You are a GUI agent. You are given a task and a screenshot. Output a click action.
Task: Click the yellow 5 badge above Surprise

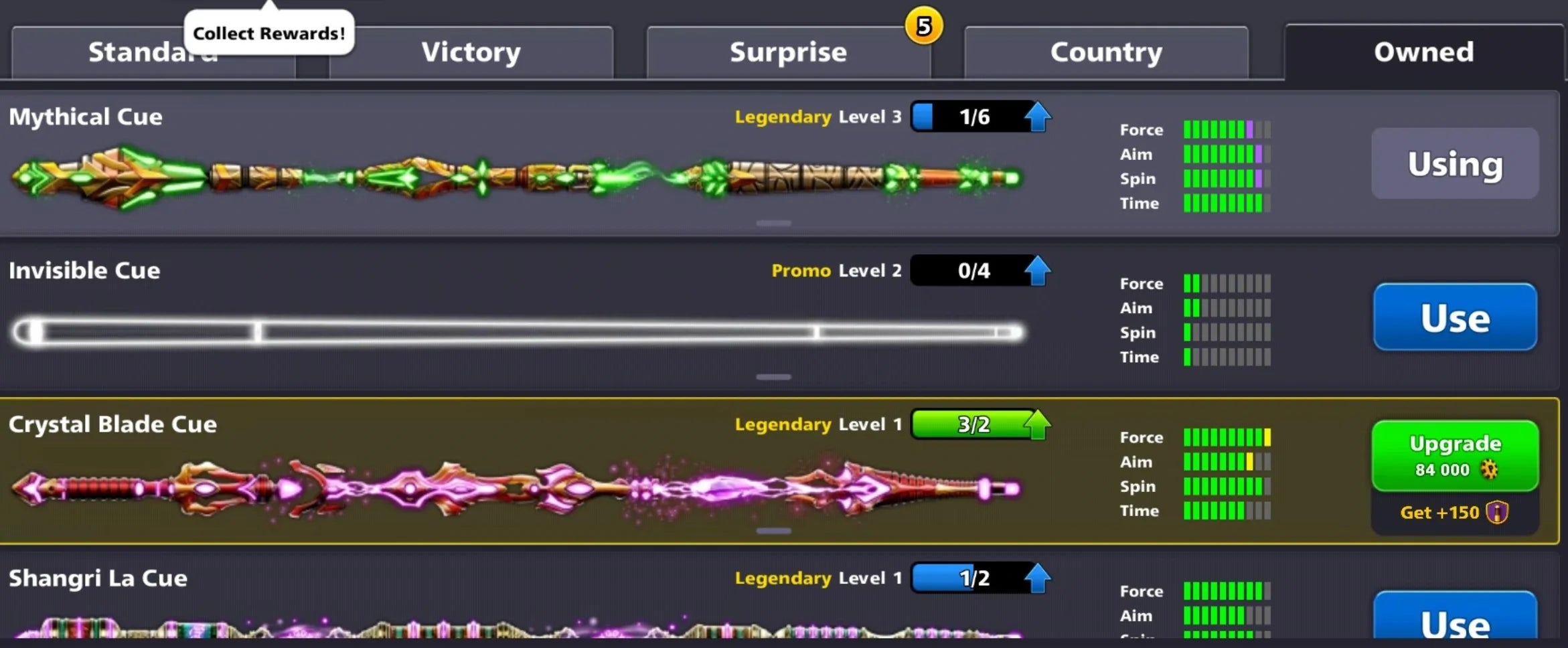[922, 26]
